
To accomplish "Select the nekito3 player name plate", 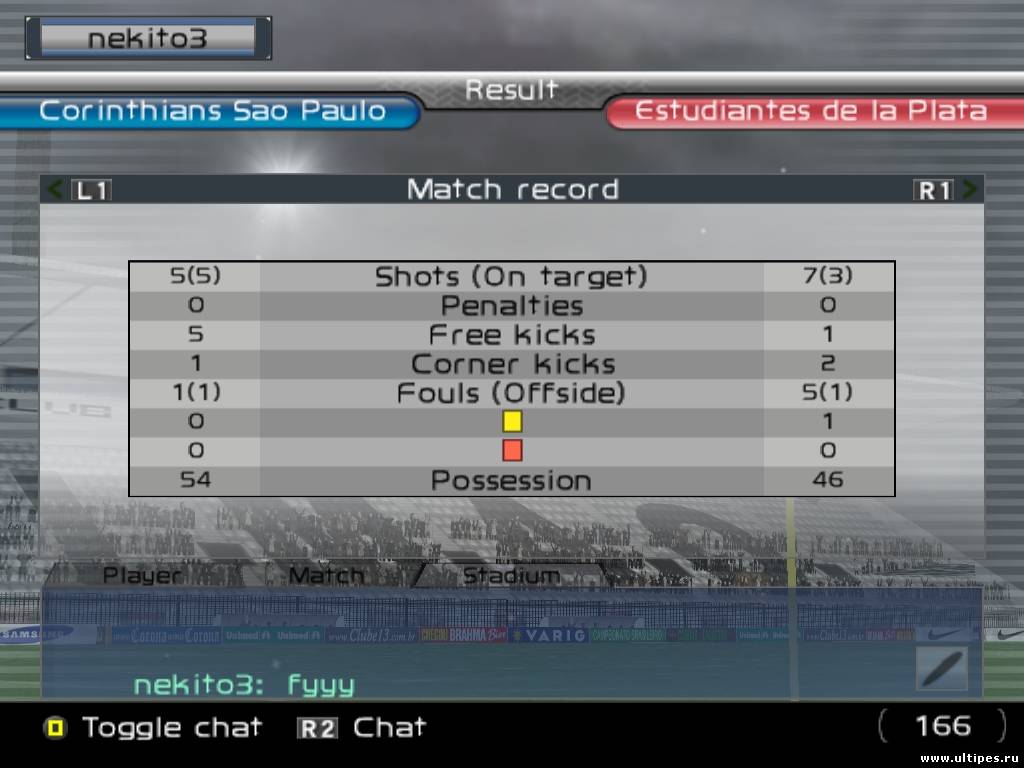I will coord(147,38).
